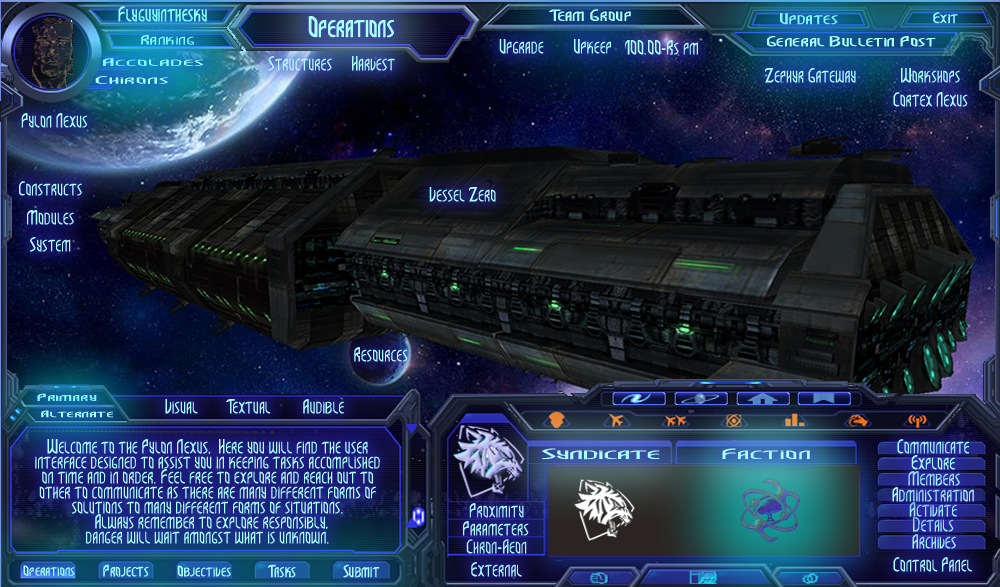Open the Updates button

click(x=808, y=19)
